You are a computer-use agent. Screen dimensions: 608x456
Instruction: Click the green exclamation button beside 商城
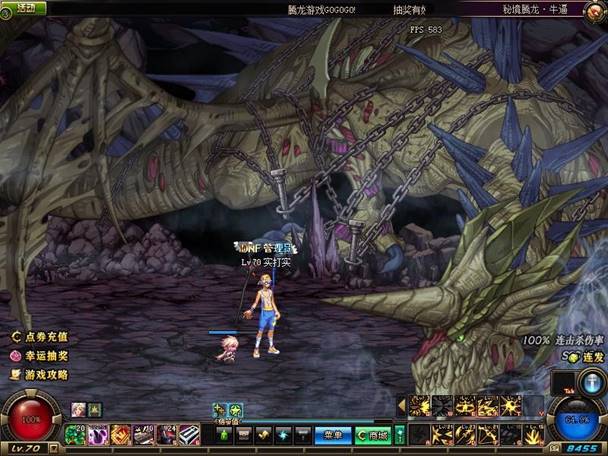pos(400,435)
